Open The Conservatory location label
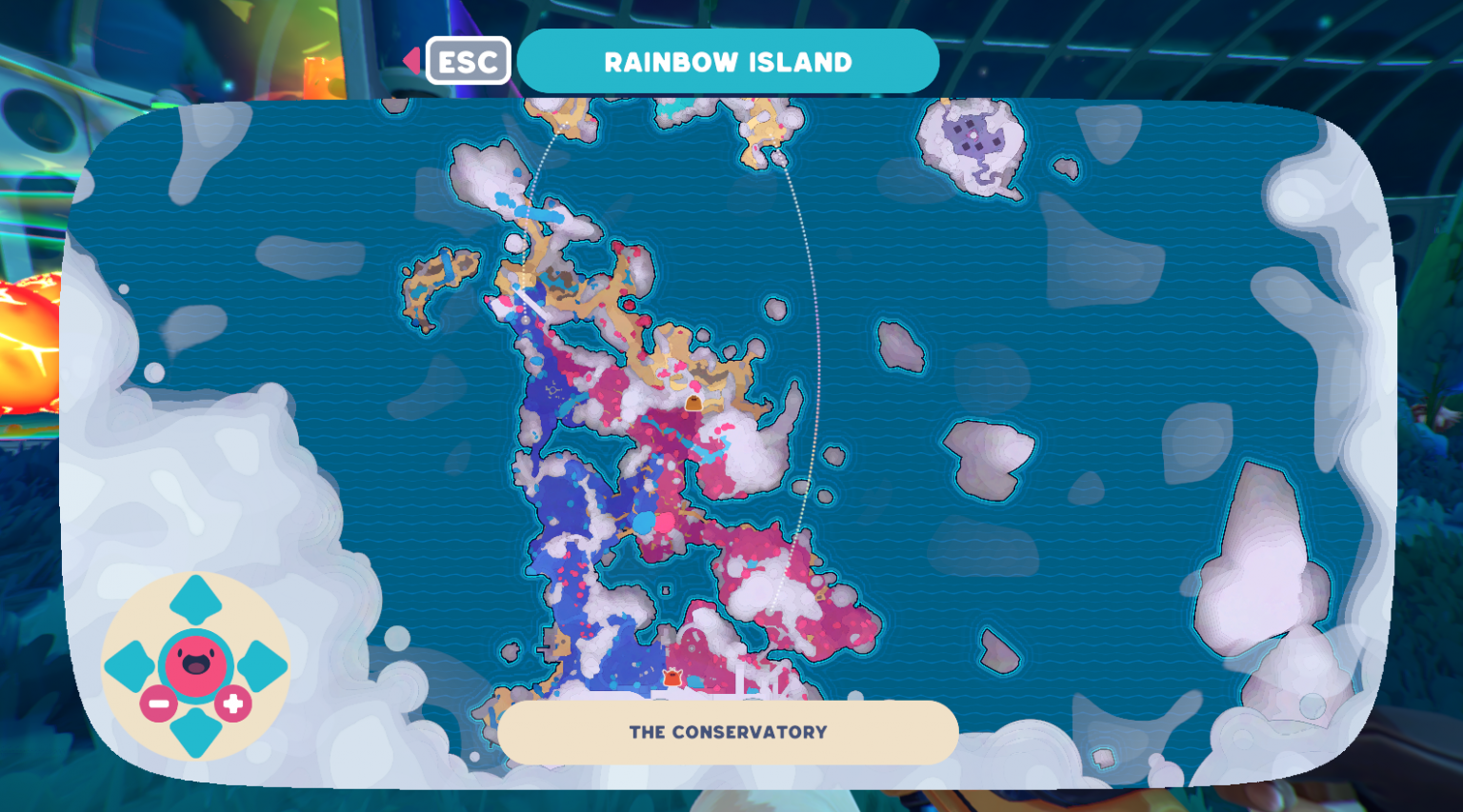Screen dimensions: 1463x812 point(729,732)
